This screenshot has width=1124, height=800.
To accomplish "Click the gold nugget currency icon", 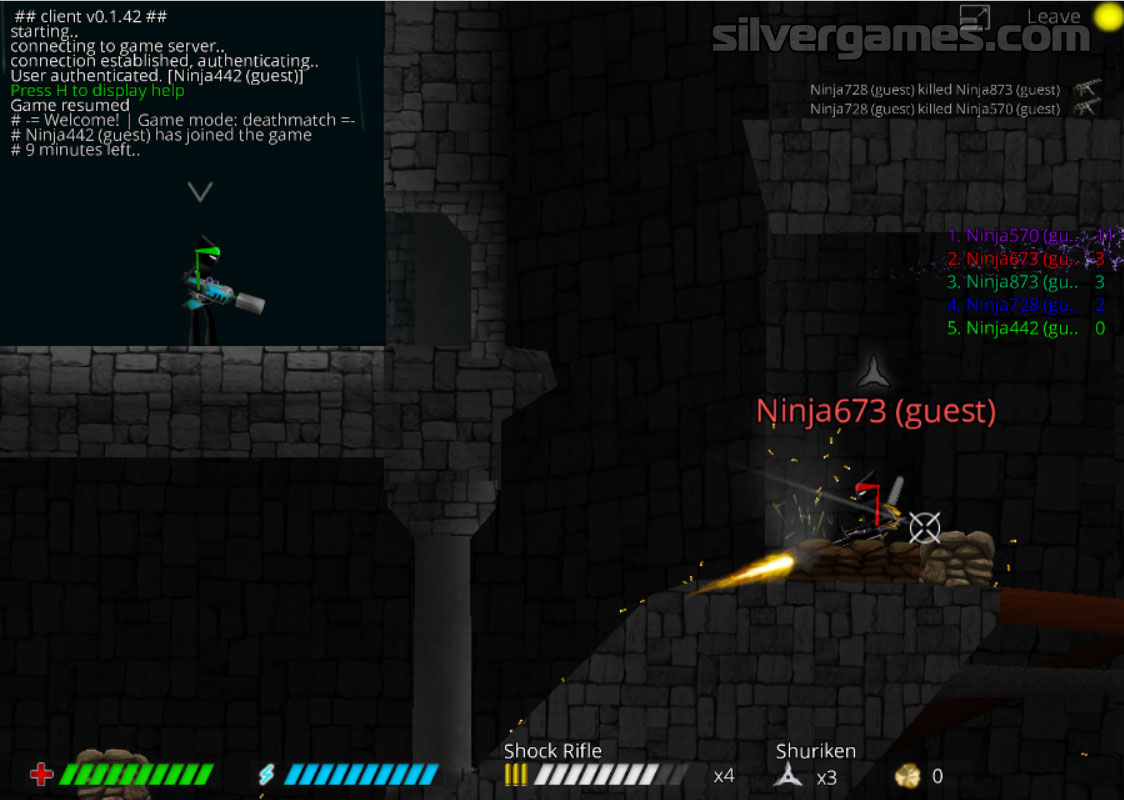I will (908, 775).
